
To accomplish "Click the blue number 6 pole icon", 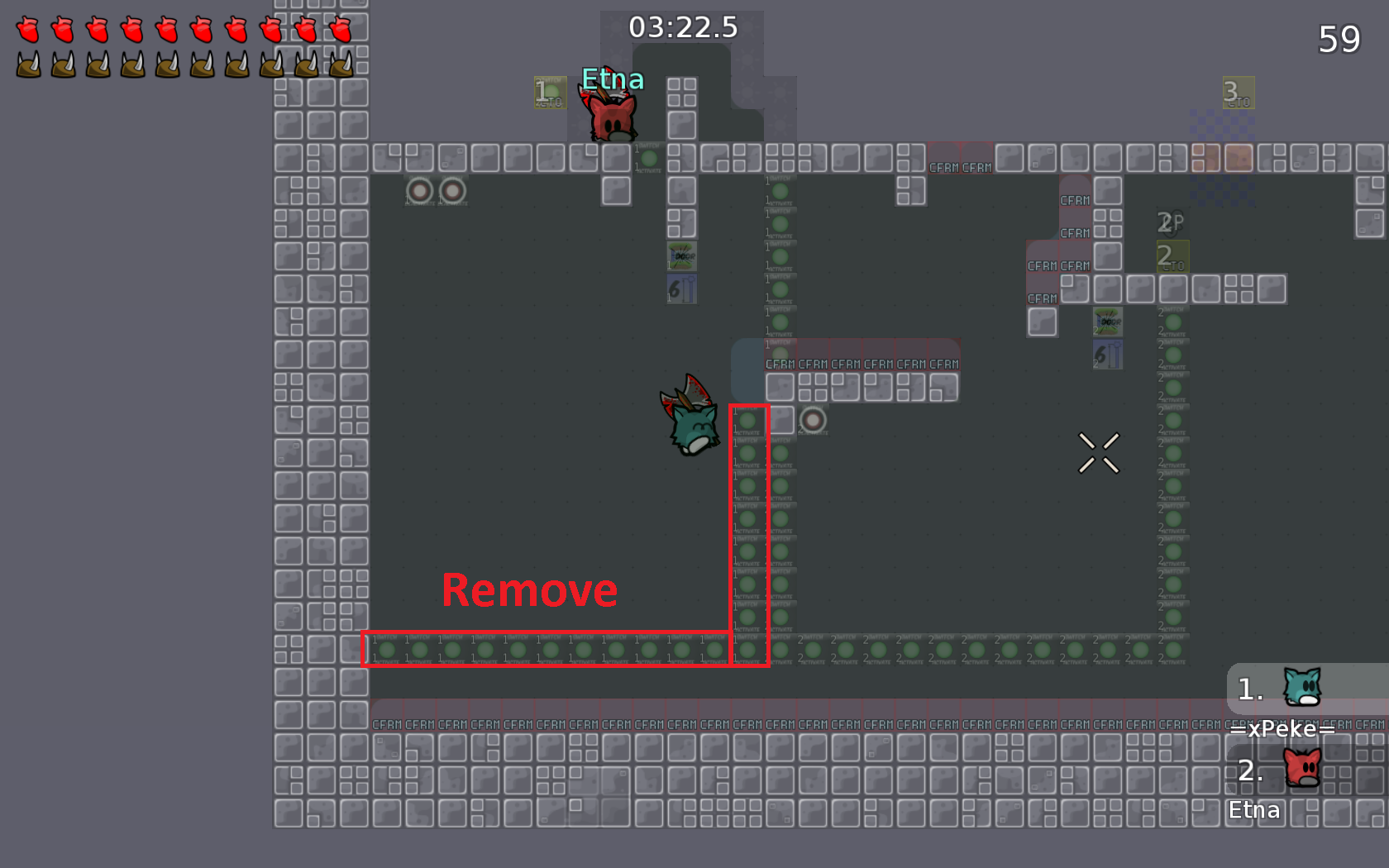I will tap(681, 289).
